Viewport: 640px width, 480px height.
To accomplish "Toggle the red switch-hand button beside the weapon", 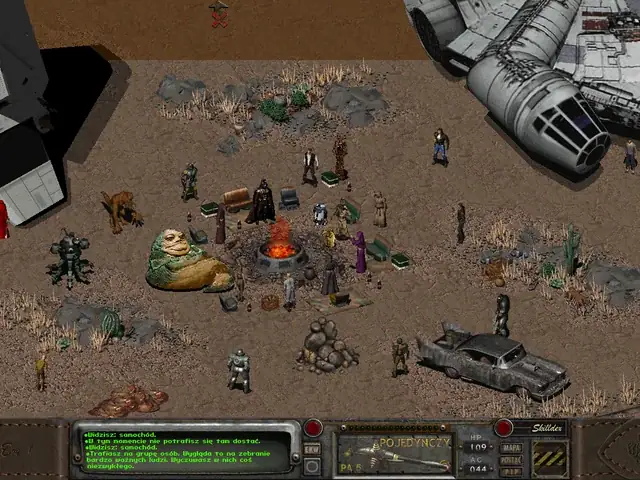I will point(314,429).
